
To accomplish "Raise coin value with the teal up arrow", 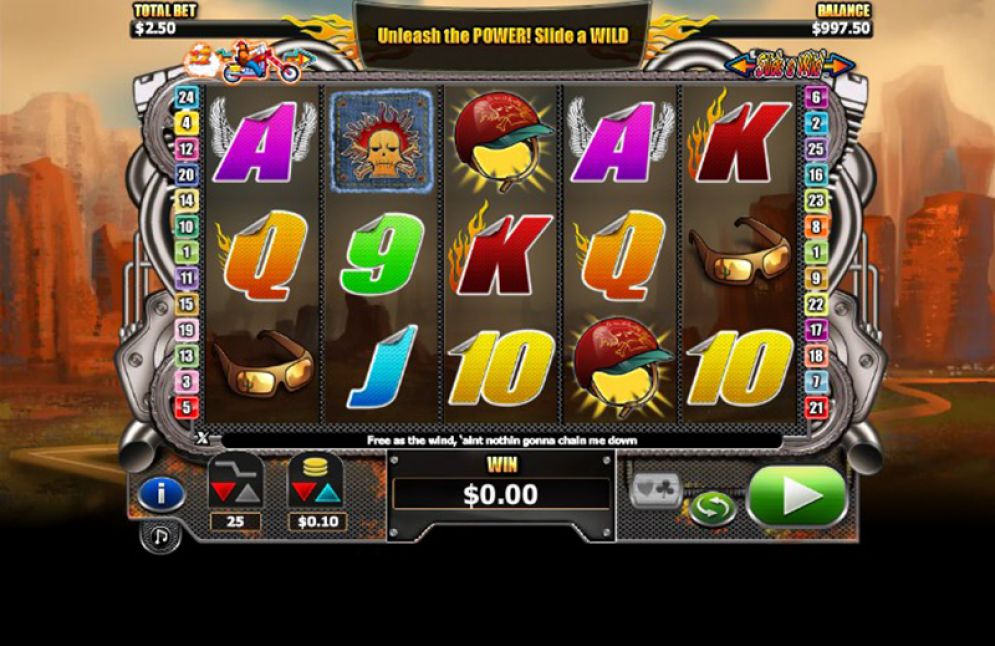I will pyautogui.click(x=328, y=494).
